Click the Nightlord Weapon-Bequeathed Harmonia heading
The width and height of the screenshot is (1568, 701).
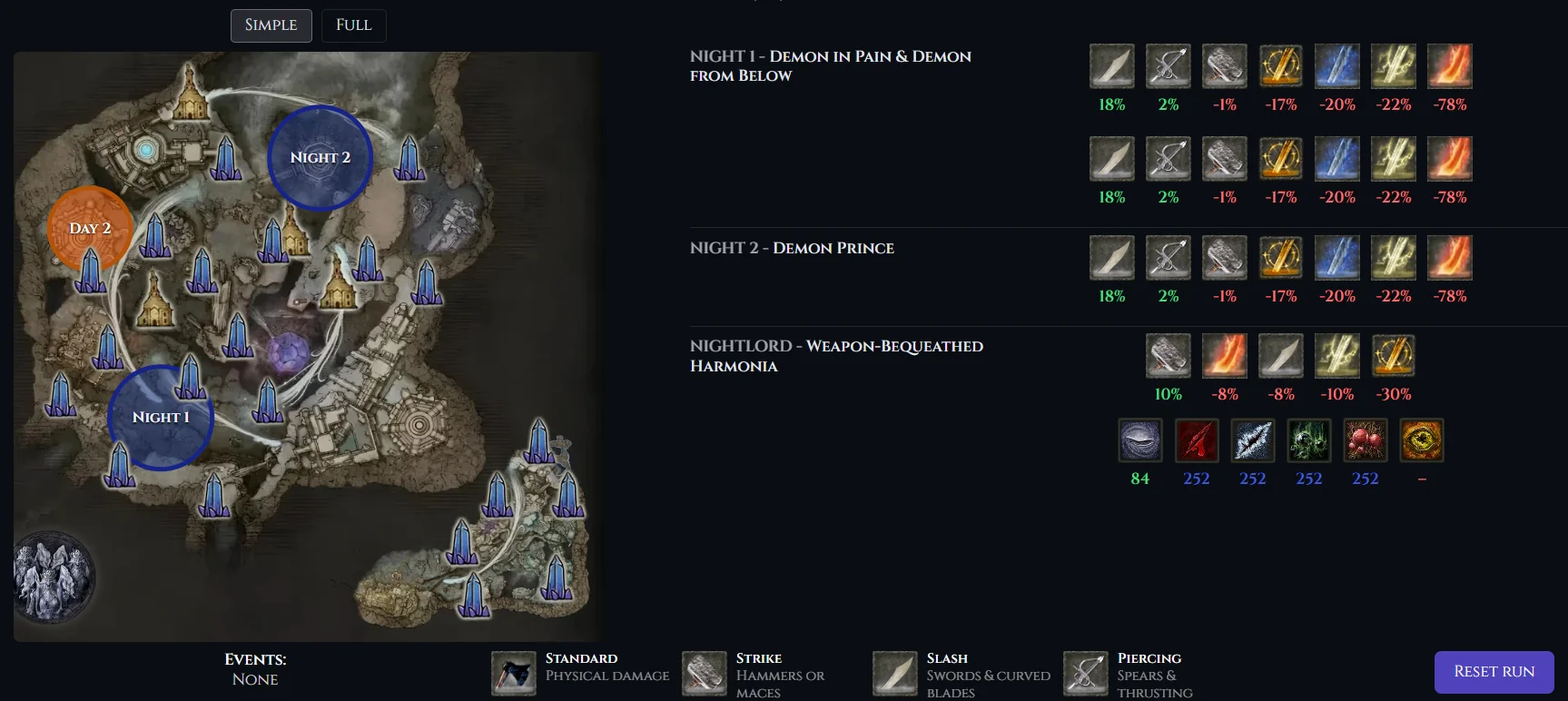point(836,356)
